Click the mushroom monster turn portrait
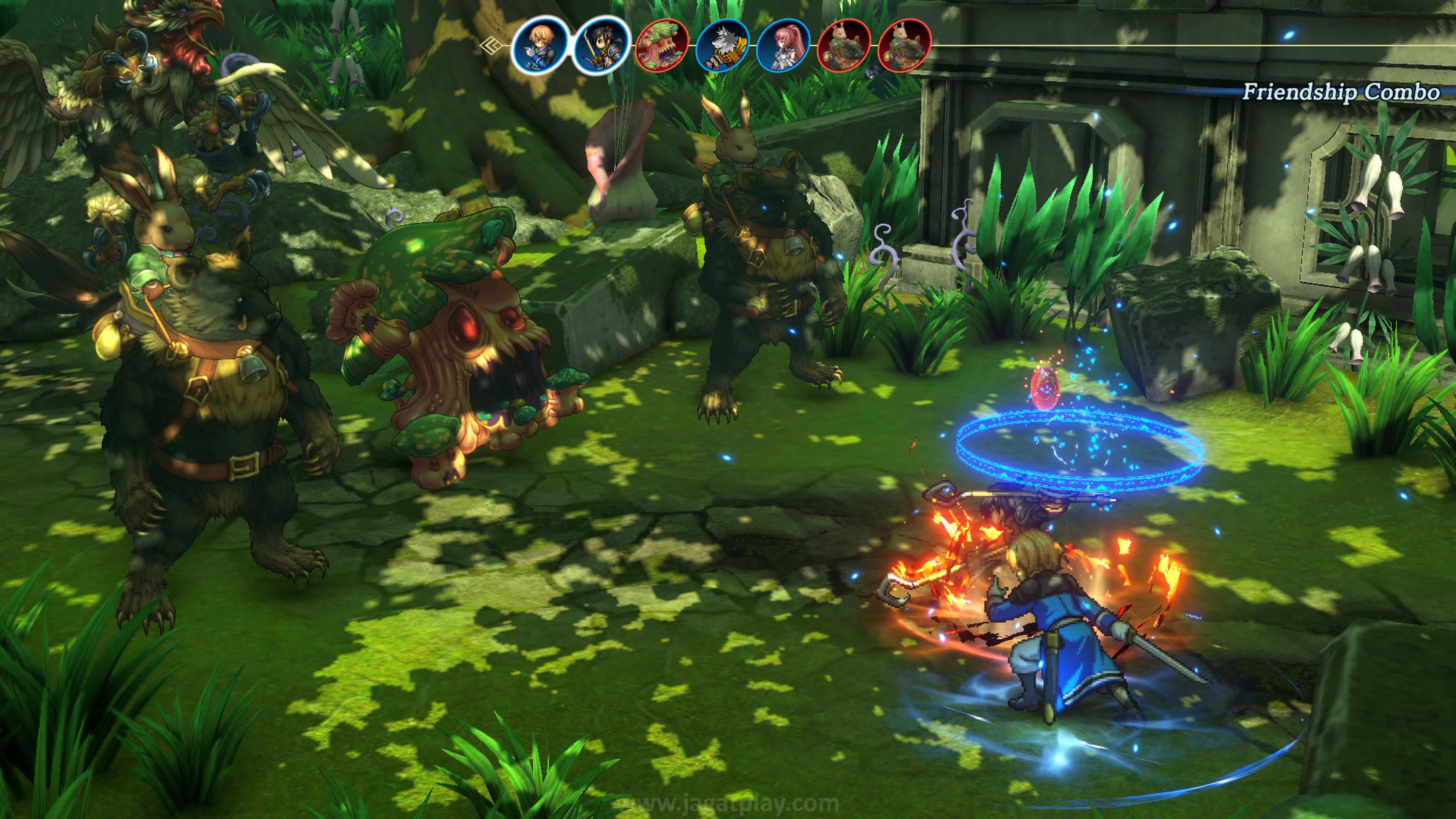The image size is (1456, 819). tap(662, 45)
